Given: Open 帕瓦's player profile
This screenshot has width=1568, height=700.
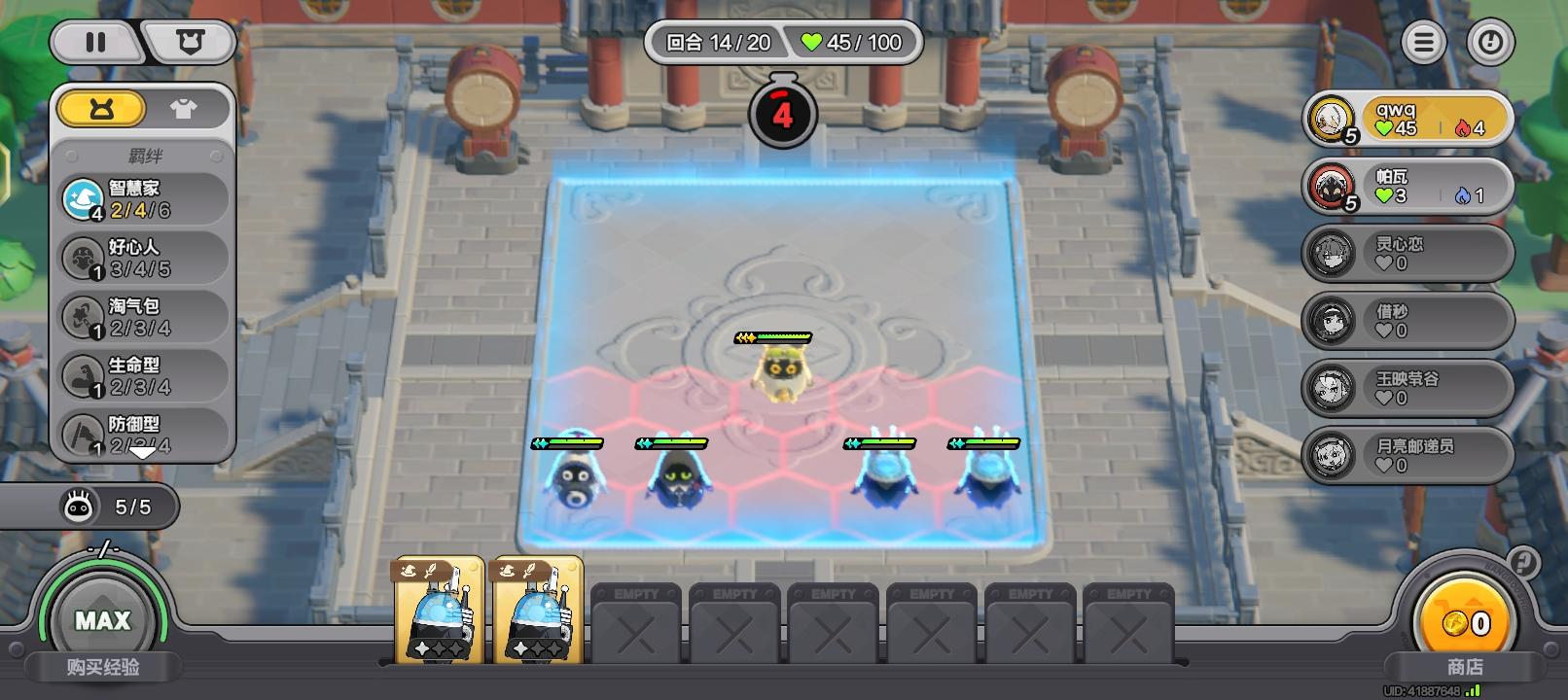Looking at the screenshot, I should (1330, 187).
